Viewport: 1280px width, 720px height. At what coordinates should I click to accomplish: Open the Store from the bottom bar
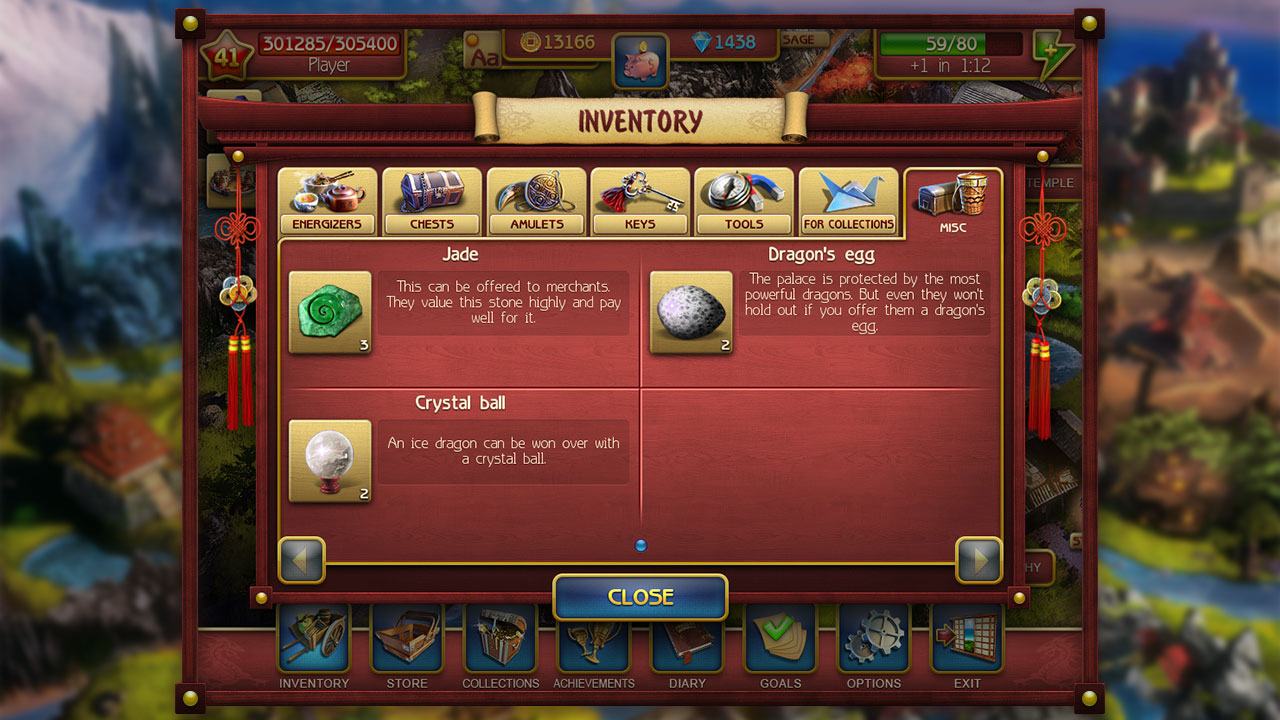pos(407,642)
